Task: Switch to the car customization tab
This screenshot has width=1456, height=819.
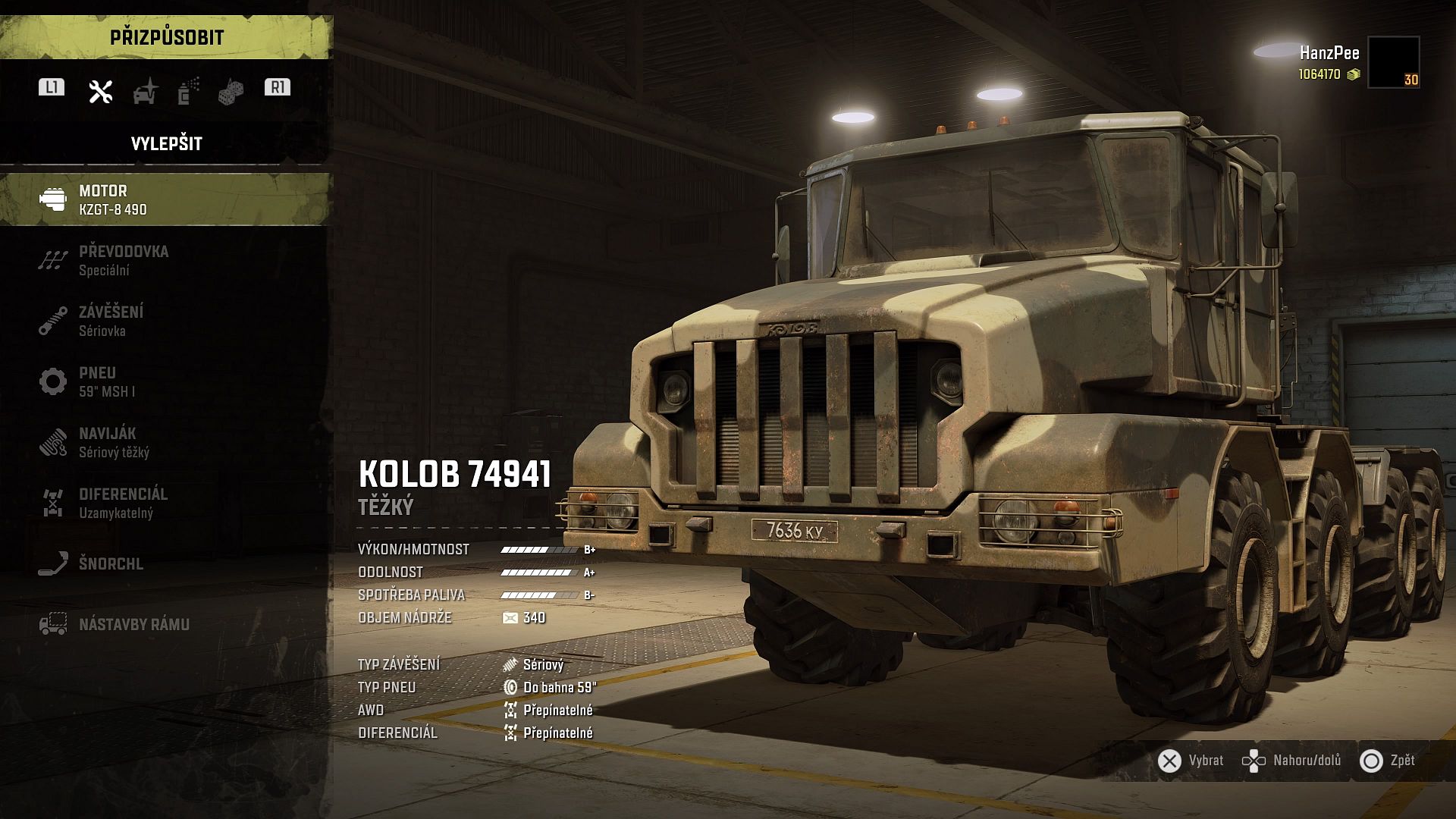Action: [145, 92]
